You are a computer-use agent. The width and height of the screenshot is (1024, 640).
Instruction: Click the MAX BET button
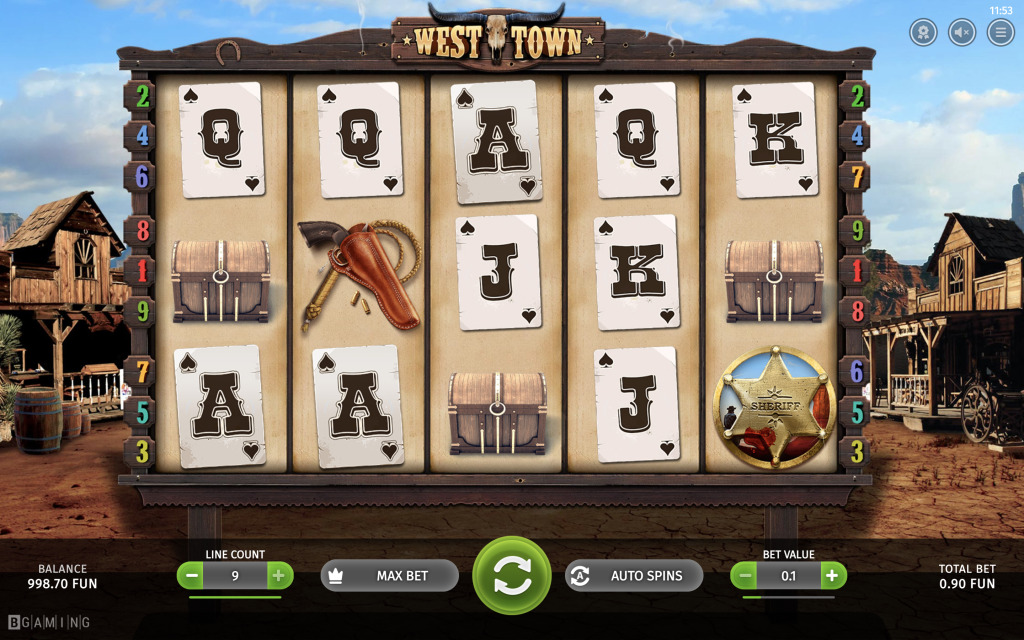point(389,576)
